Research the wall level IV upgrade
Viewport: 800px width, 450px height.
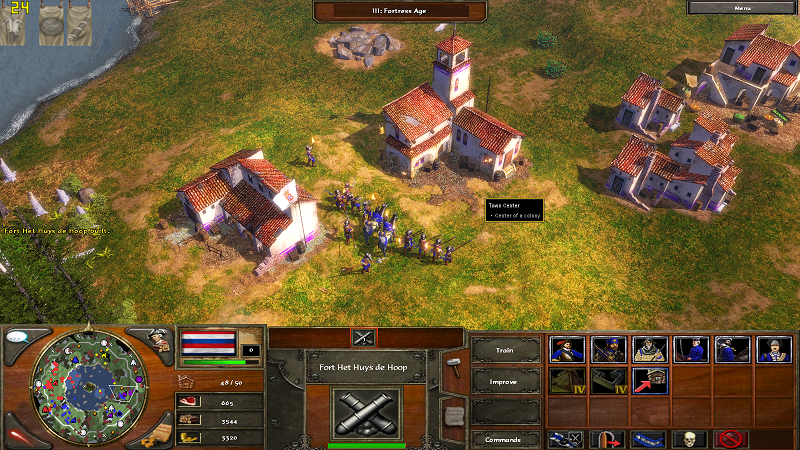coord(607,380)
